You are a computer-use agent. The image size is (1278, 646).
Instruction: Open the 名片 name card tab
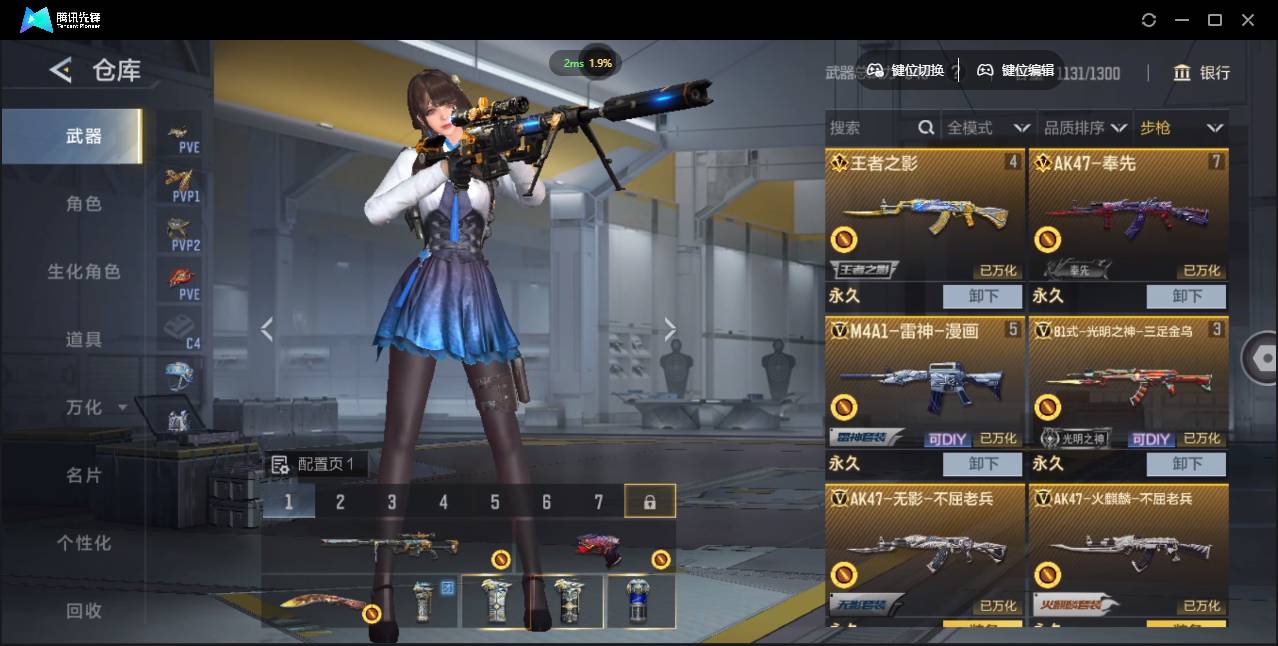pos(84,475)
